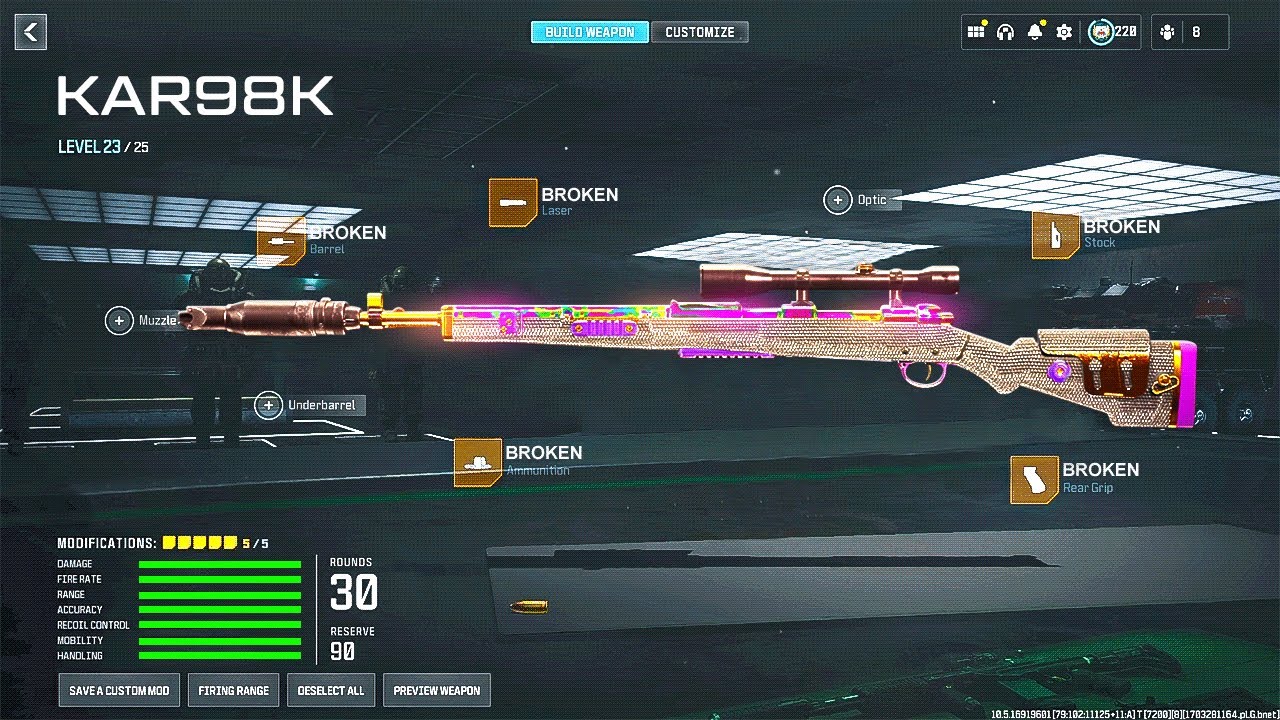The height and width of the screenshot is (720, 1280).
Task: Click the Deselect All button
Action: pyautogui.click(x=331, y=690)
